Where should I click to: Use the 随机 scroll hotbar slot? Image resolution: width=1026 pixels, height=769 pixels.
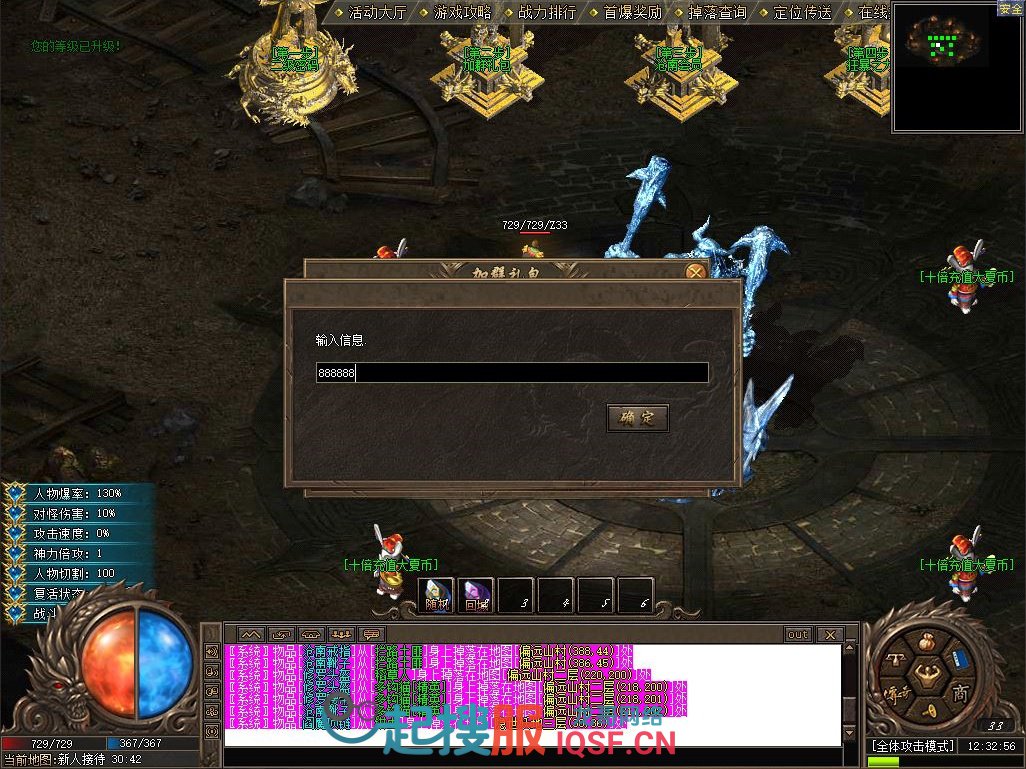click(x=436, y=596)
